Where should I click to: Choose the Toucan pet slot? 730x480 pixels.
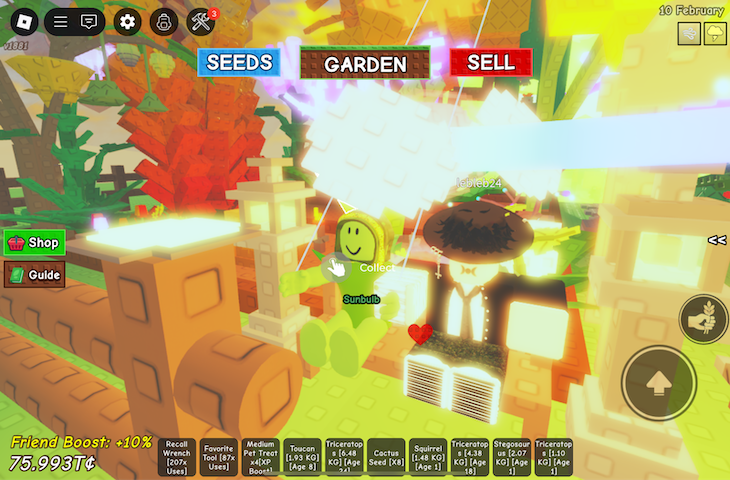[302, 457]
